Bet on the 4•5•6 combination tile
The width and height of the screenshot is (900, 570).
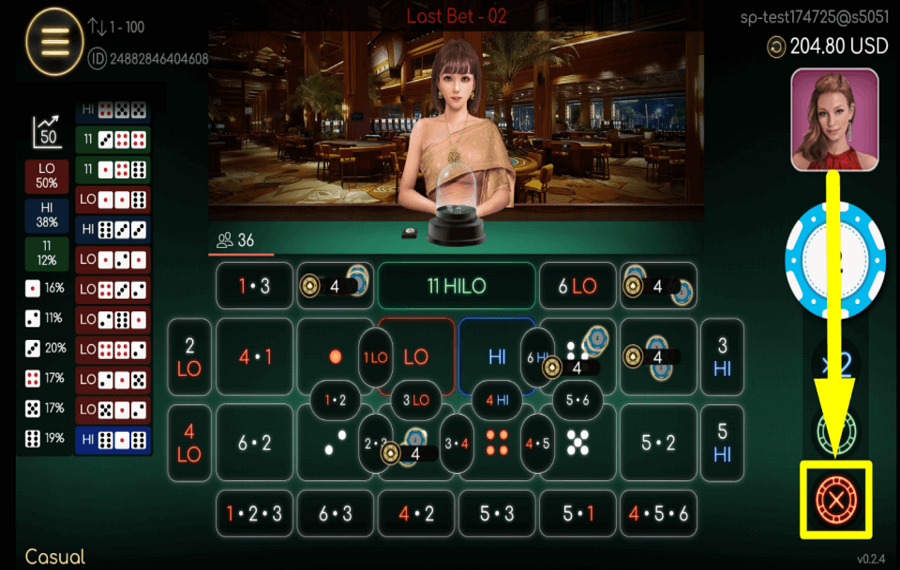[x=658, y=513]
